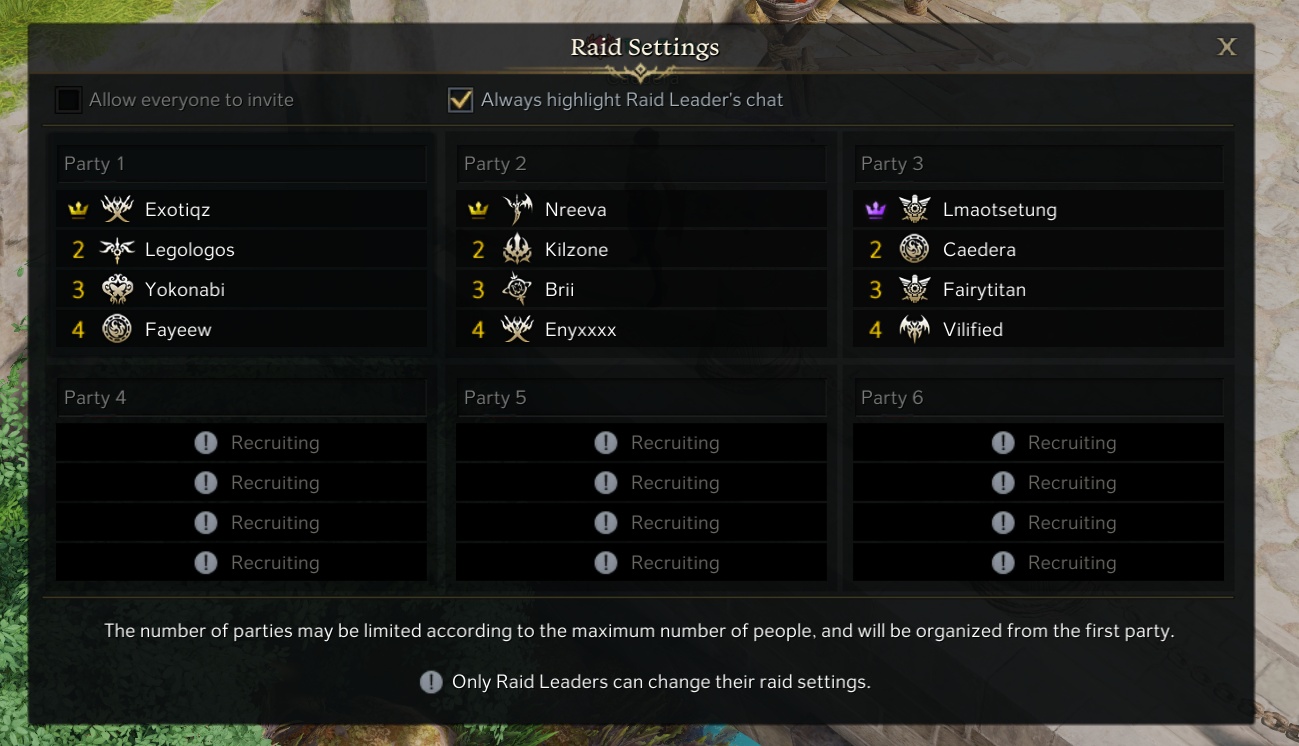Close the Raid Settings window

click(x=1226, y=47)
